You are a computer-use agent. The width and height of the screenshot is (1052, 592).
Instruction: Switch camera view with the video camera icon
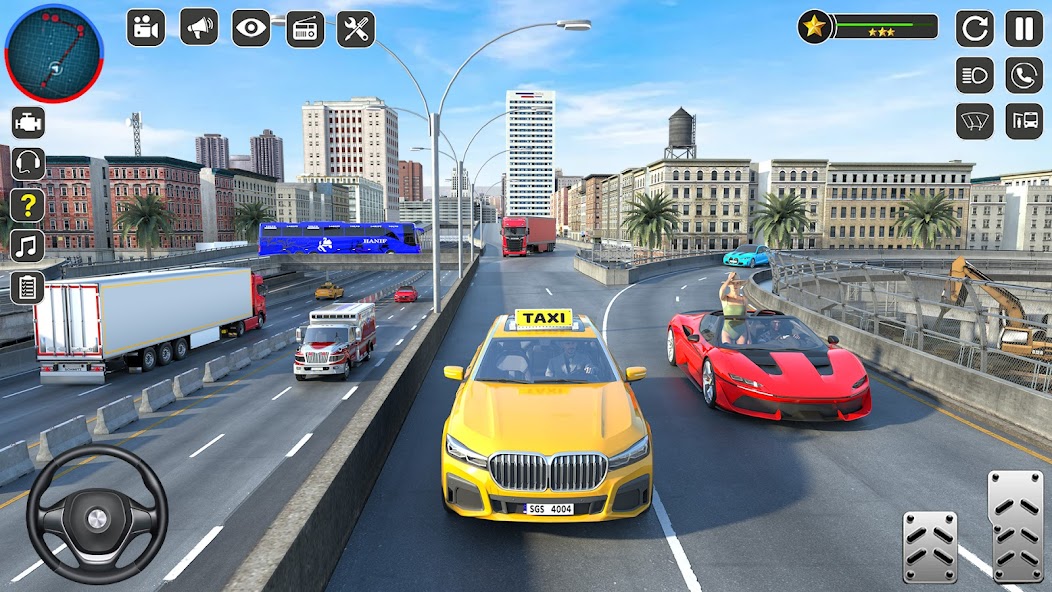point(146,28)
